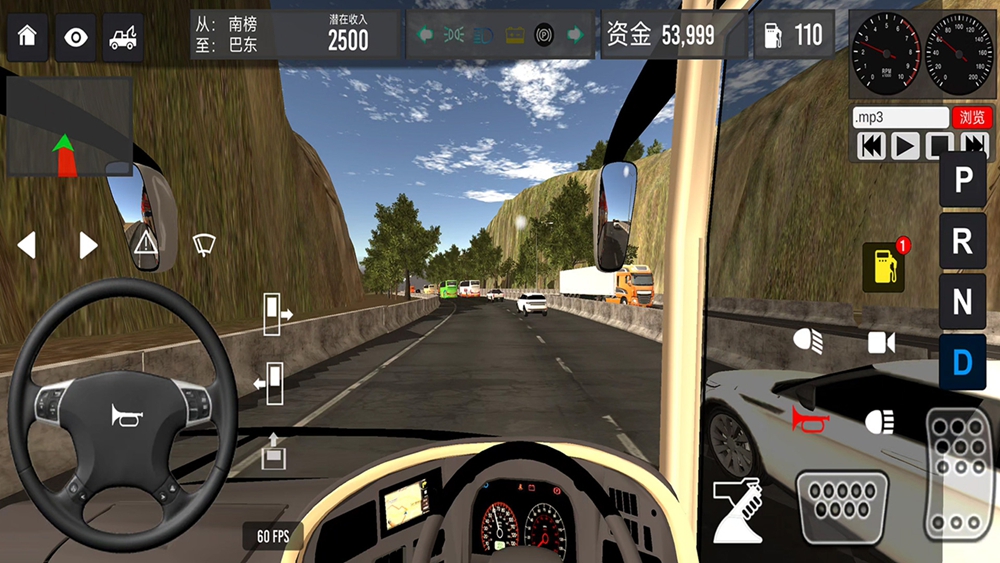Select the R reverse gear
This screenshot has width=1000, height=563.
[963, 241]
